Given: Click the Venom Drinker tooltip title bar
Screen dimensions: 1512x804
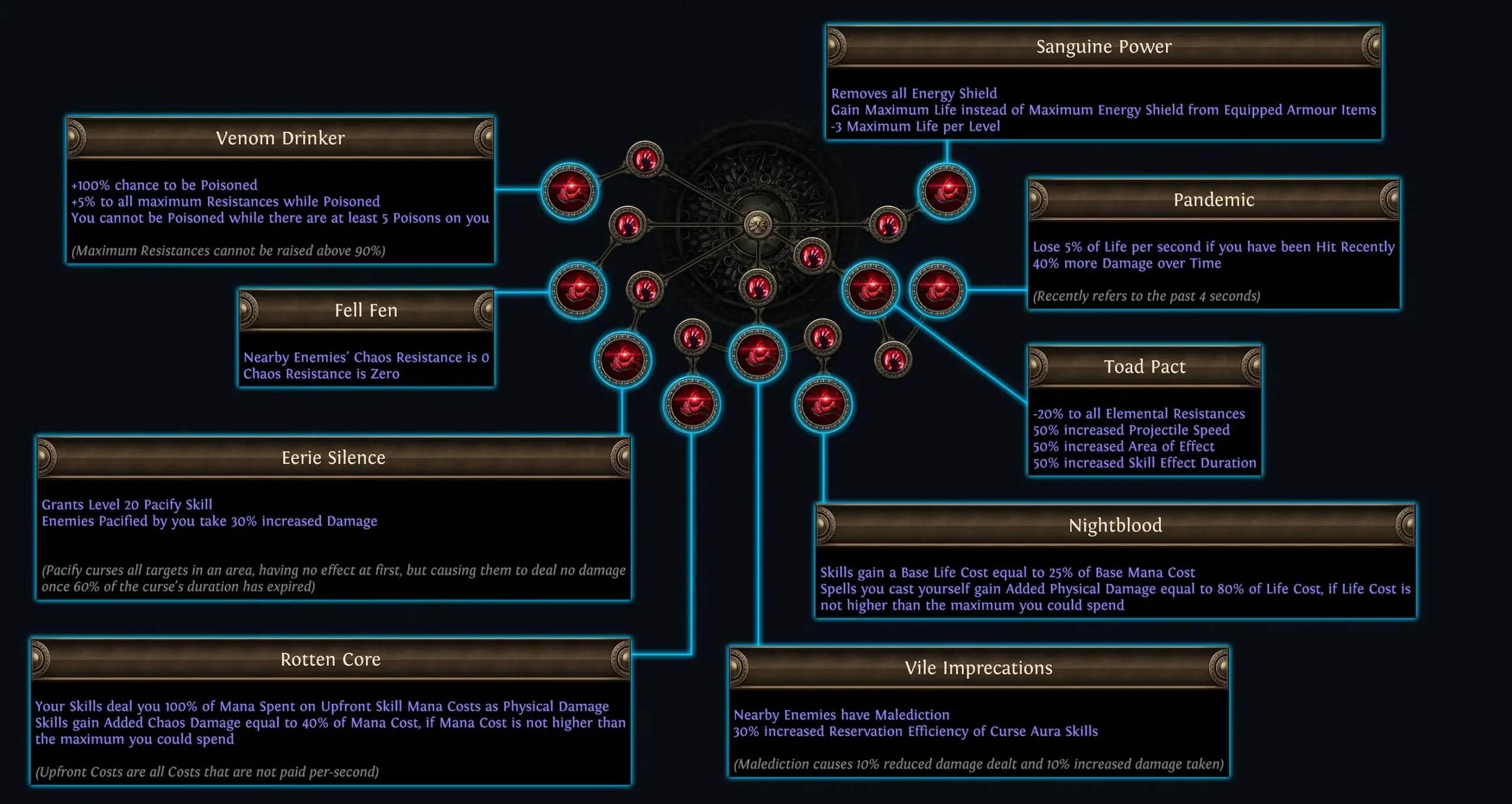Looking at the screenshot, I should coord(281,139).
